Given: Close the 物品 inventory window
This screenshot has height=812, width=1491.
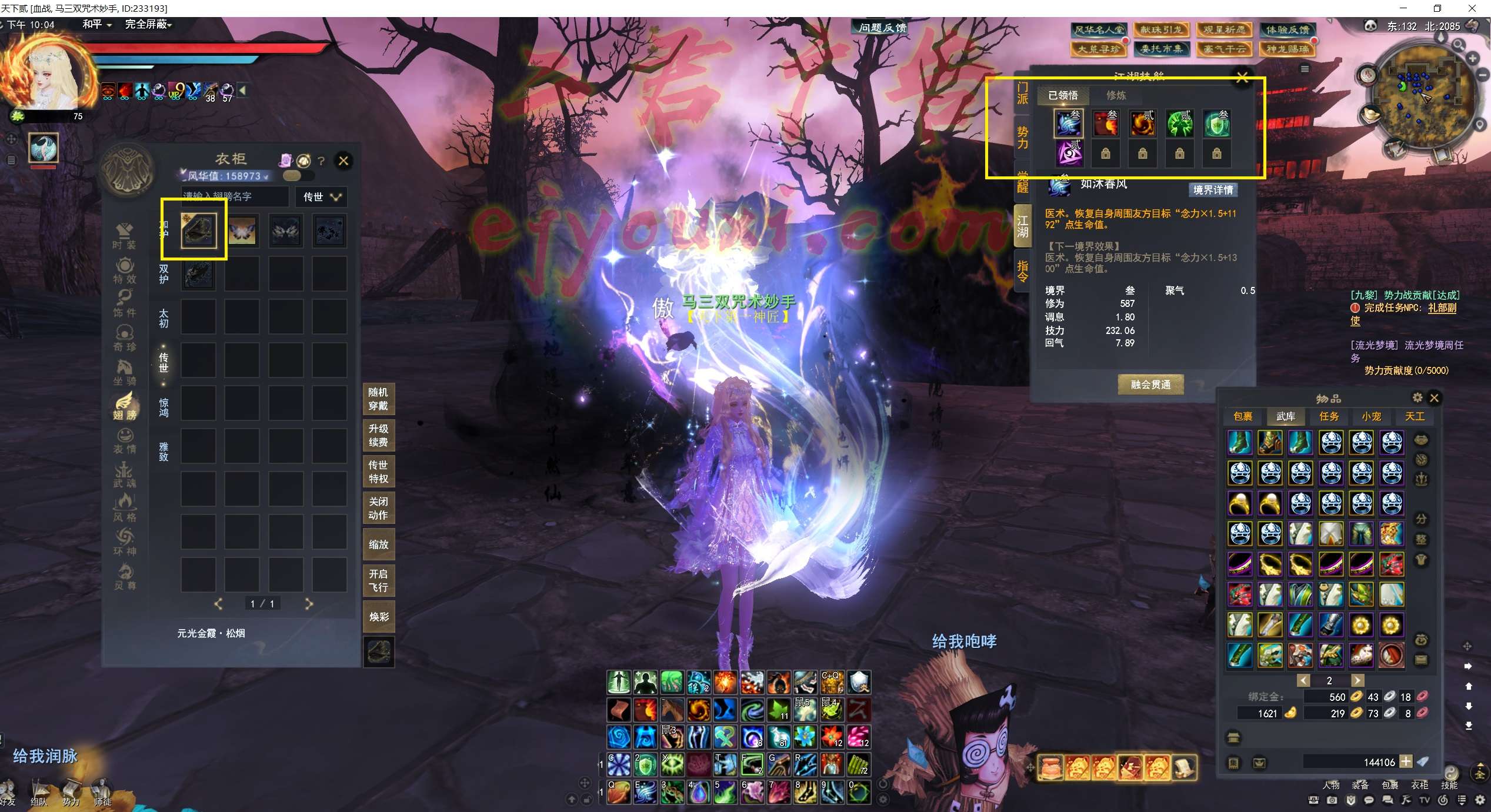Looking at the screenshot, I should tap(1435, 398).
